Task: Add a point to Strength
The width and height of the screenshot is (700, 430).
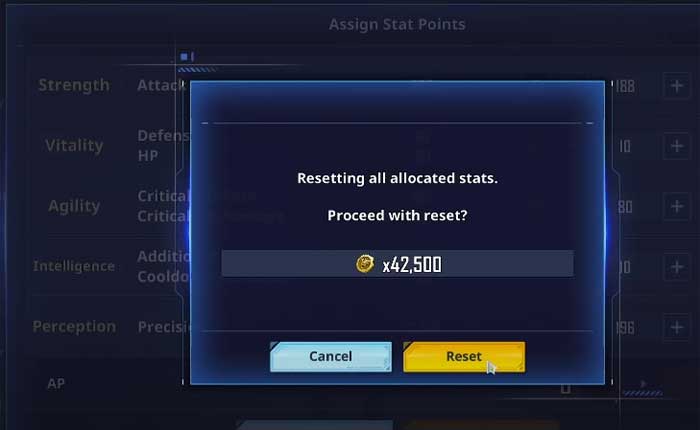Action: tap(675, 86)
